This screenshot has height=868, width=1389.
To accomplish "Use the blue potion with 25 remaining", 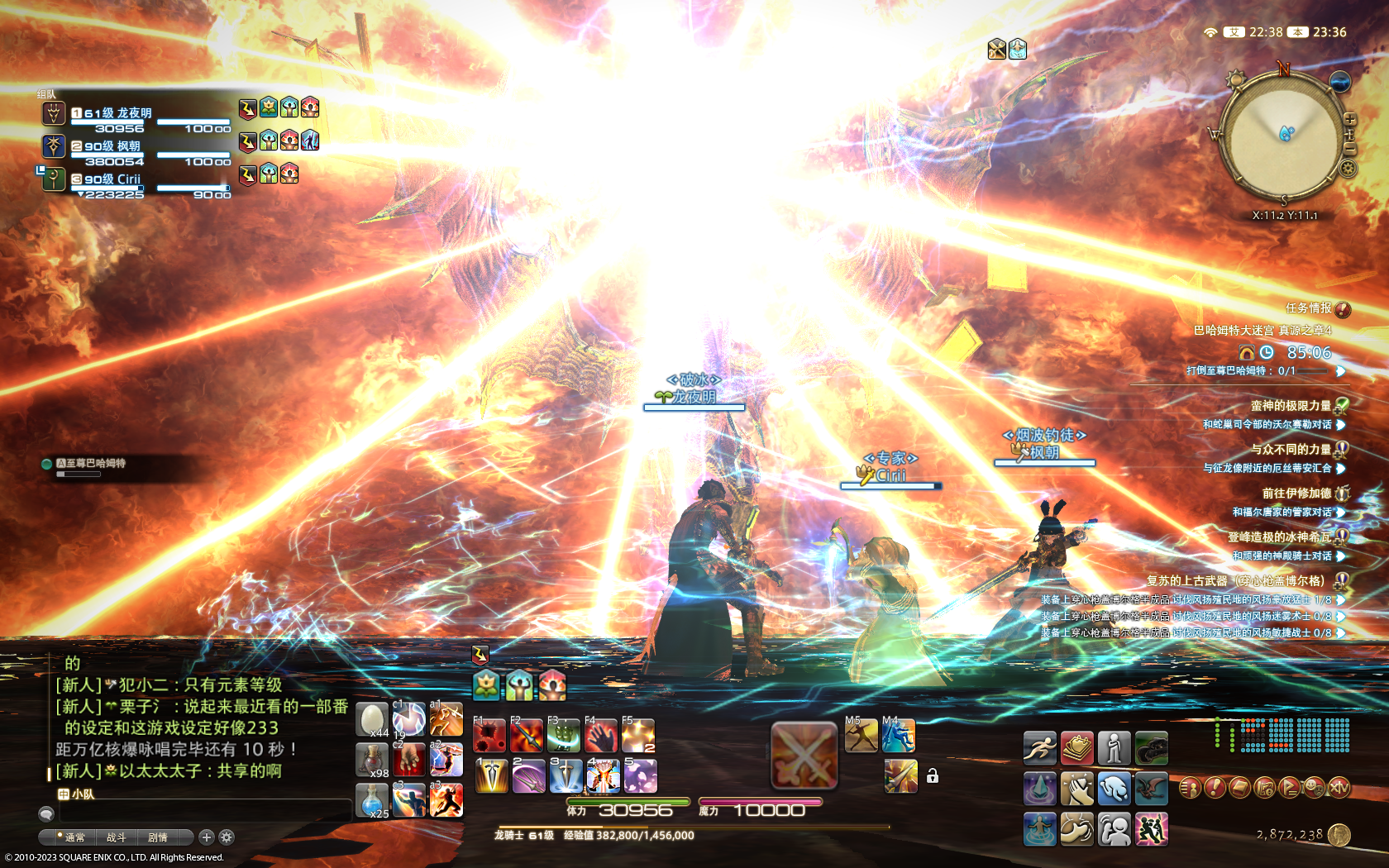I will click(372, 799).
